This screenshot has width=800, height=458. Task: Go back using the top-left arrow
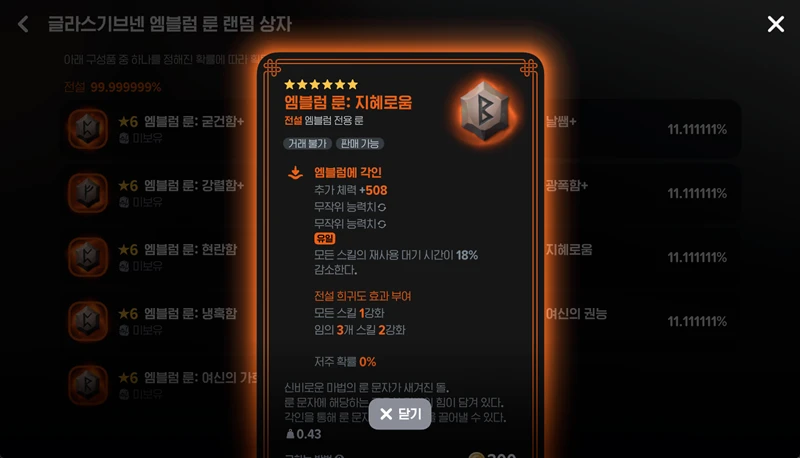tap(23, 24)
